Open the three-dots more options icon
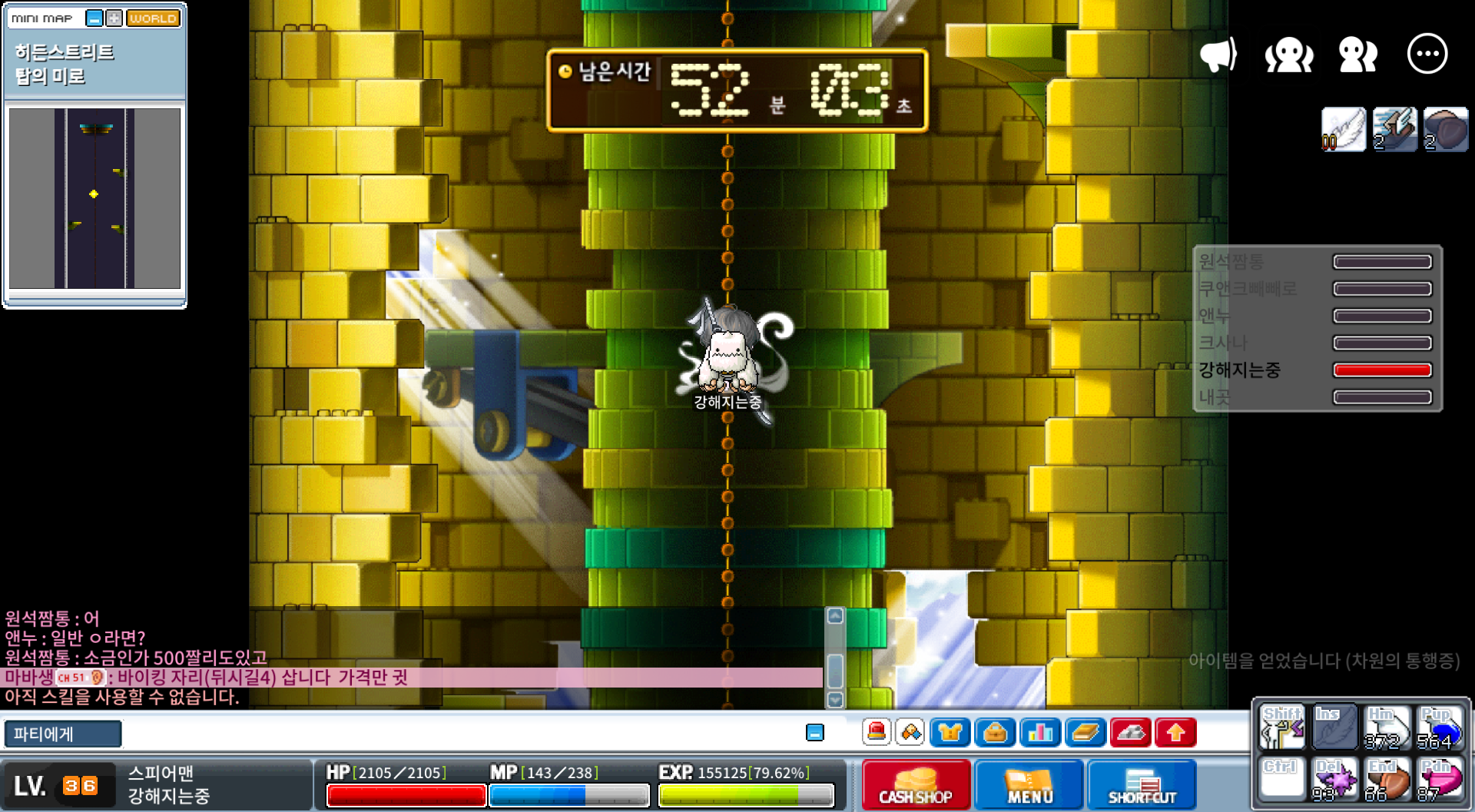The height and width of the screenshot is (812, 1475). click(x=1427, y=55)
